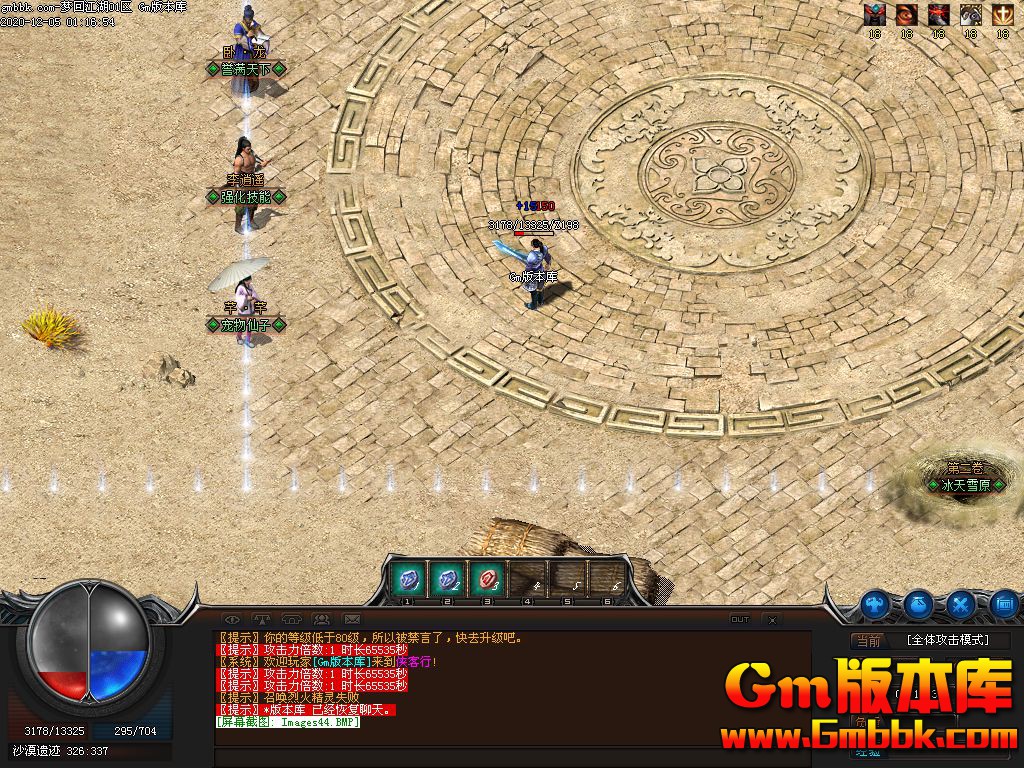1024x768 pixels.
Task: Select the red stone in hotbar slot 3
Action: click(487, 579)
